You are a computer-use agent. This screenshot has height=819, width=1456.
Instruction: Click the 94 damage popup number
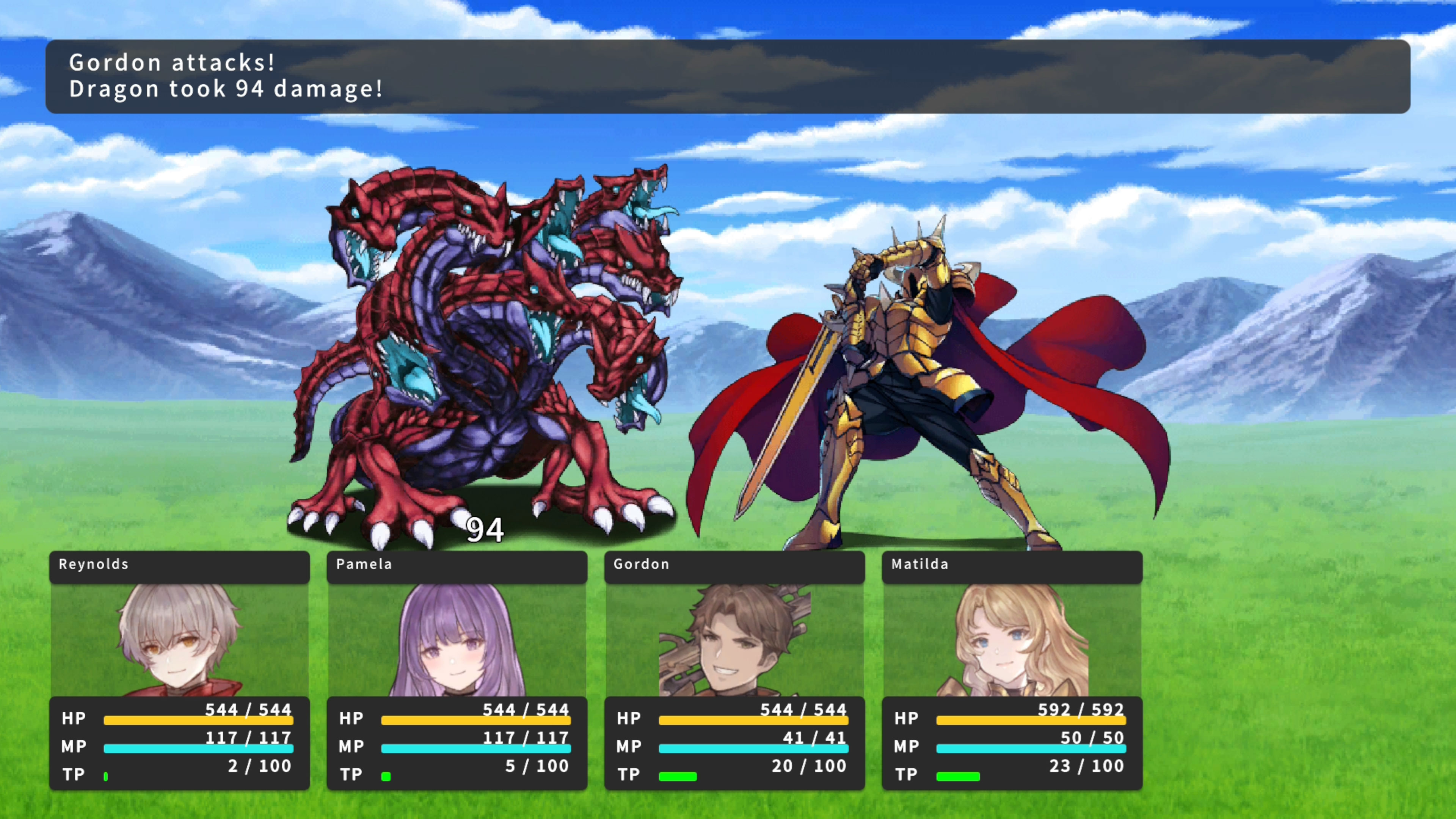[485, 530]
